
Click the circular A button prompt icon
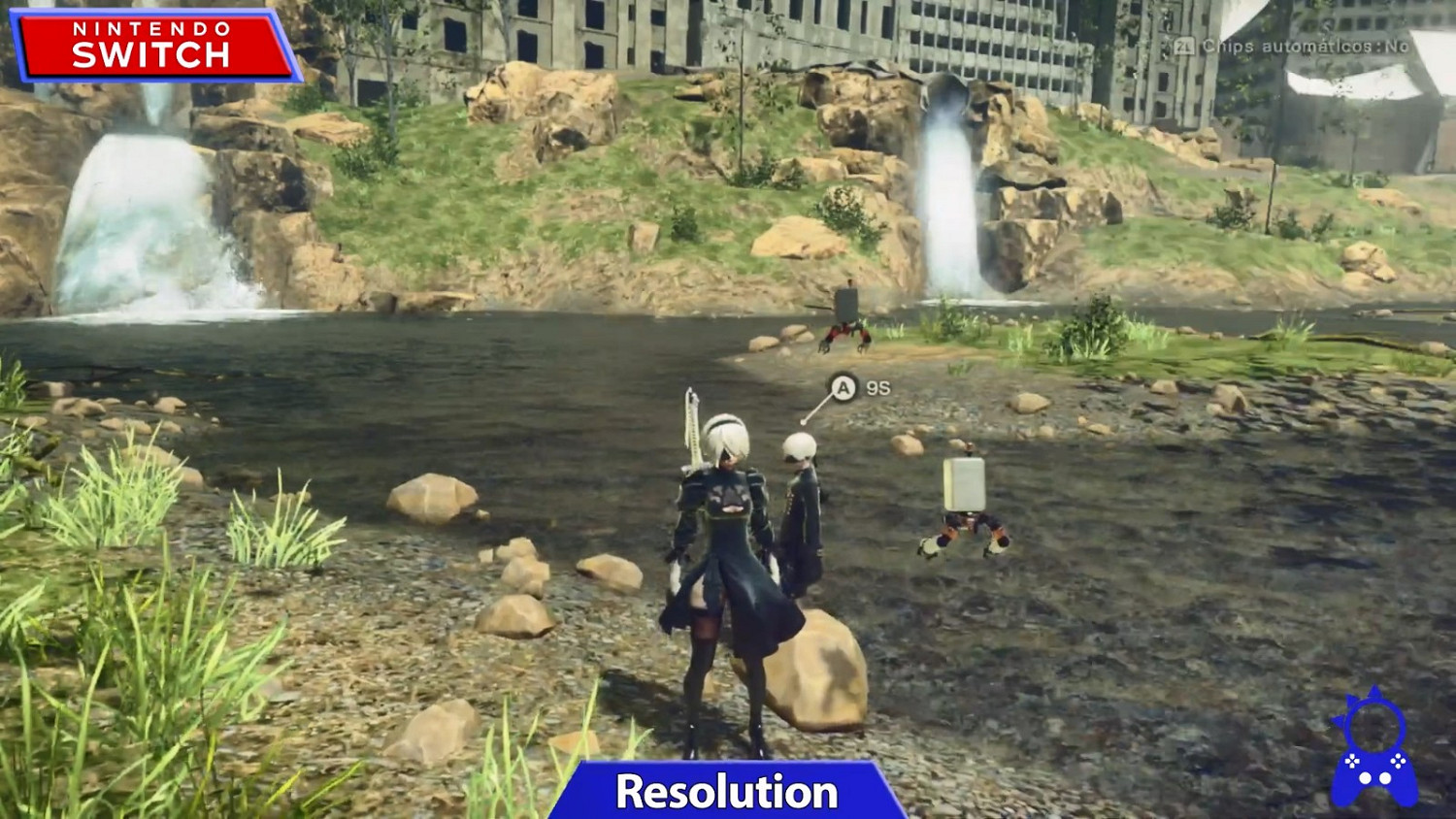click(x=843, y=386)
